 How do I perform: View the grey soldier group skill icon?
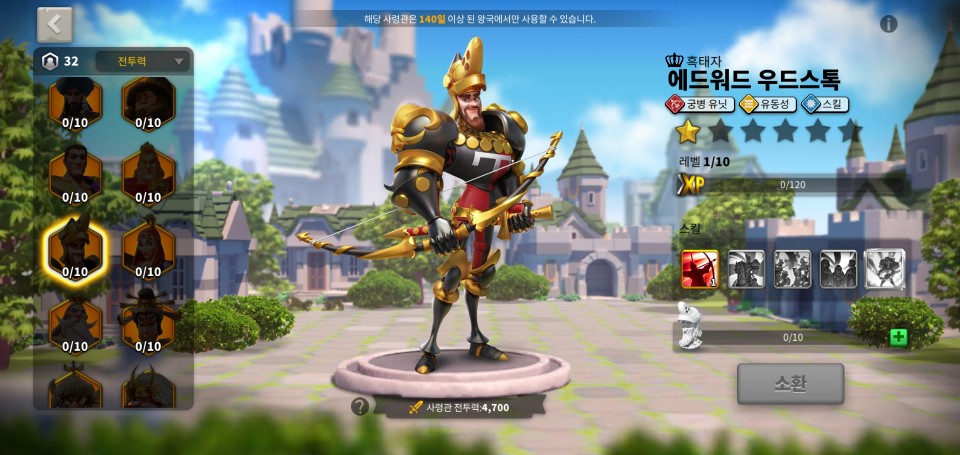click(x=792, y=268)
